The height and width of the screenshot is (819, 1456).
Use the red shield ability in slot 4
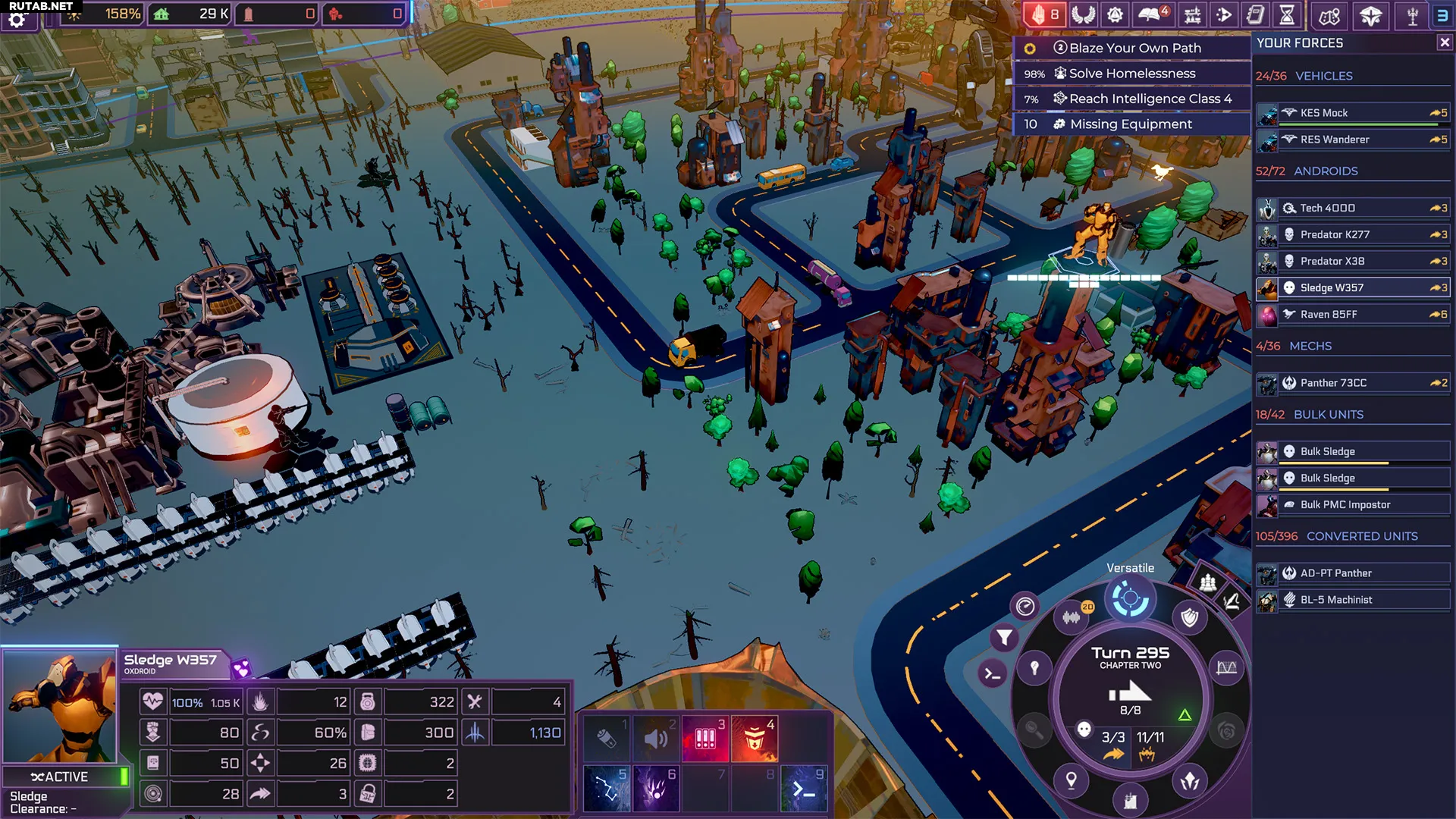(755, 739)
